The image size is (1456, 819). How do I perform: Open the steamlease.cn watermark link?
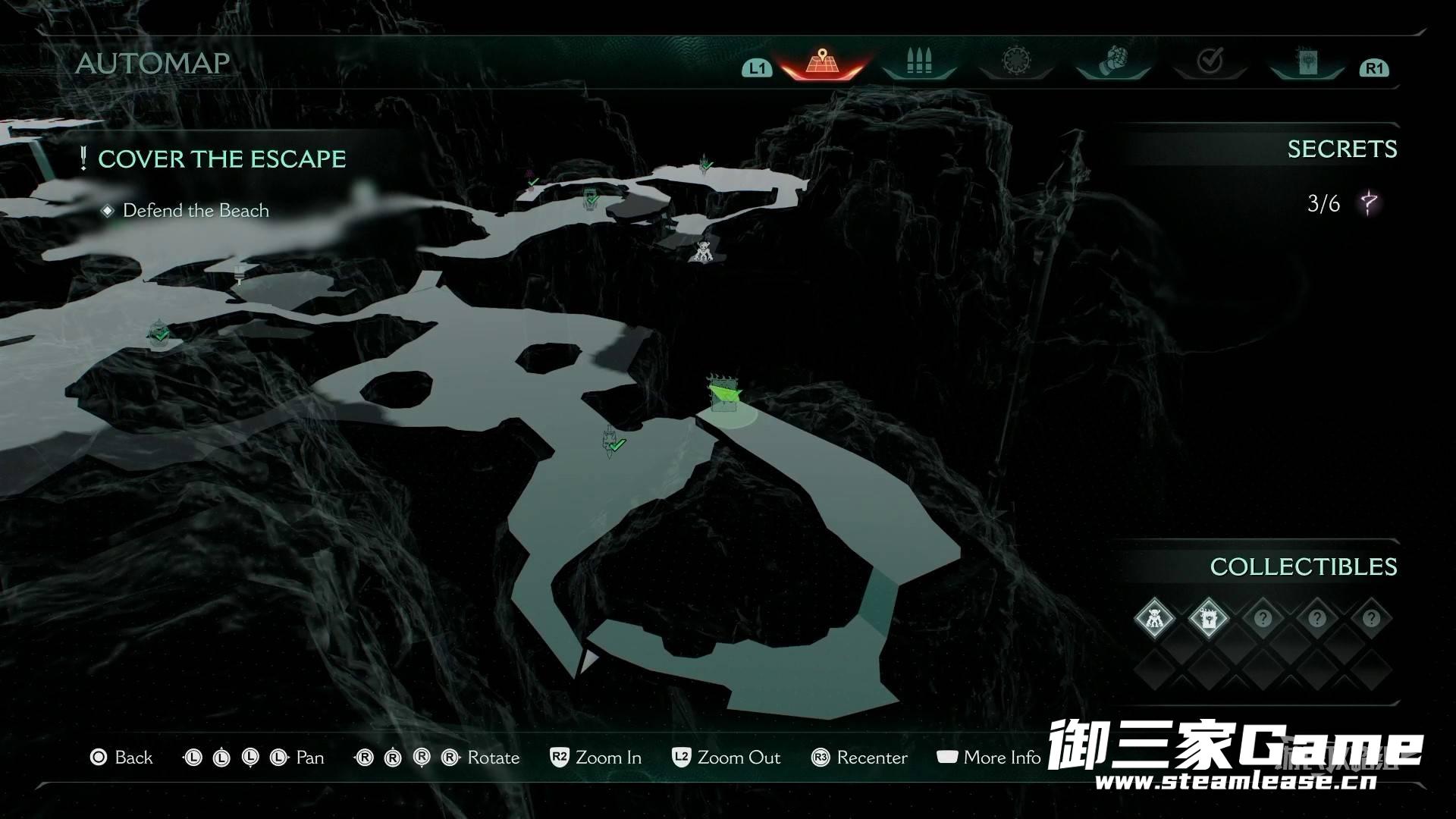click(x=1235, y=781)
